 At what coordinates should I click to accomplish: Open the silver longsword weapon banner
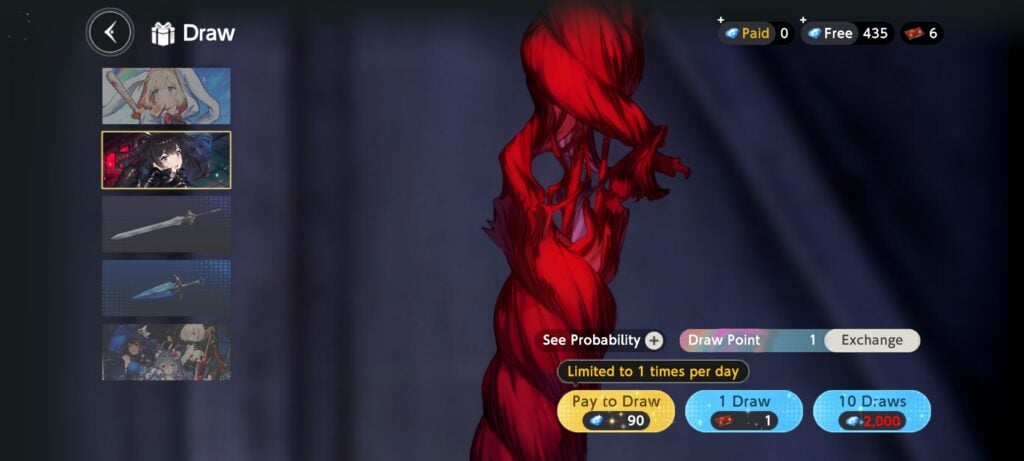[x=166, y=224]
